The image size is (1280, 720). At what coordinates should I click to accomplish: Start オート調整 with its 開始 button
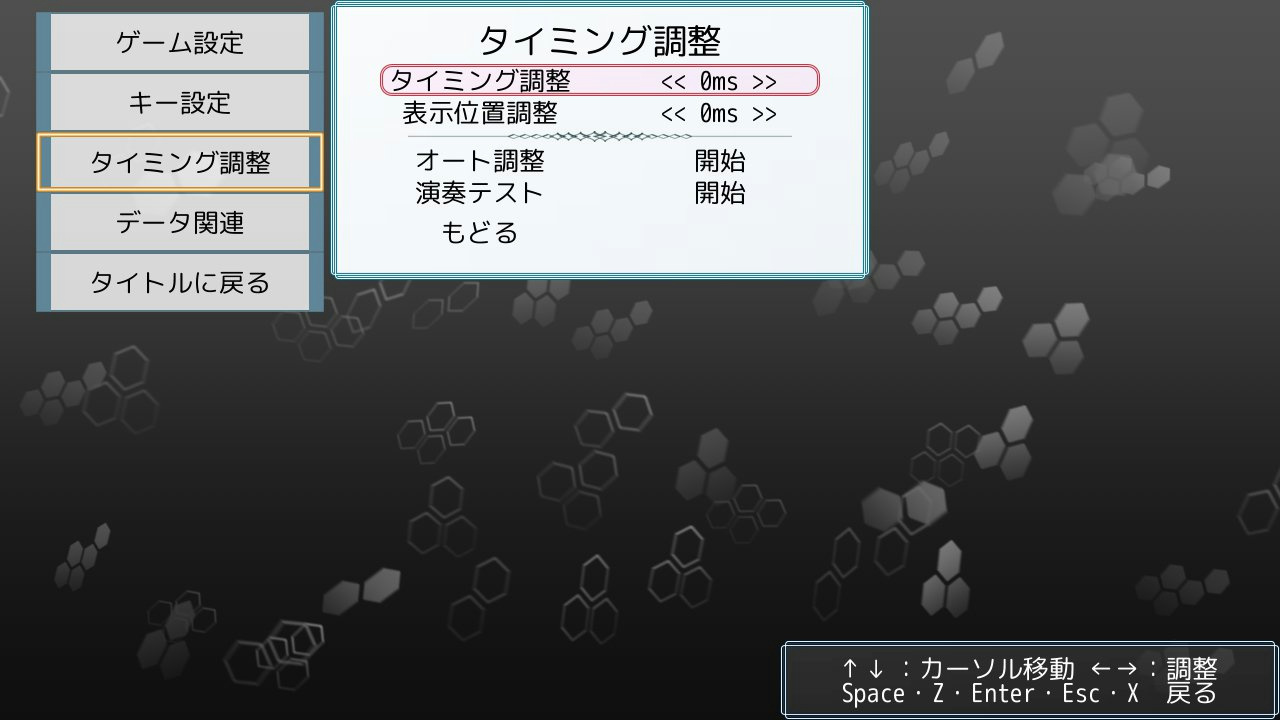720,161
